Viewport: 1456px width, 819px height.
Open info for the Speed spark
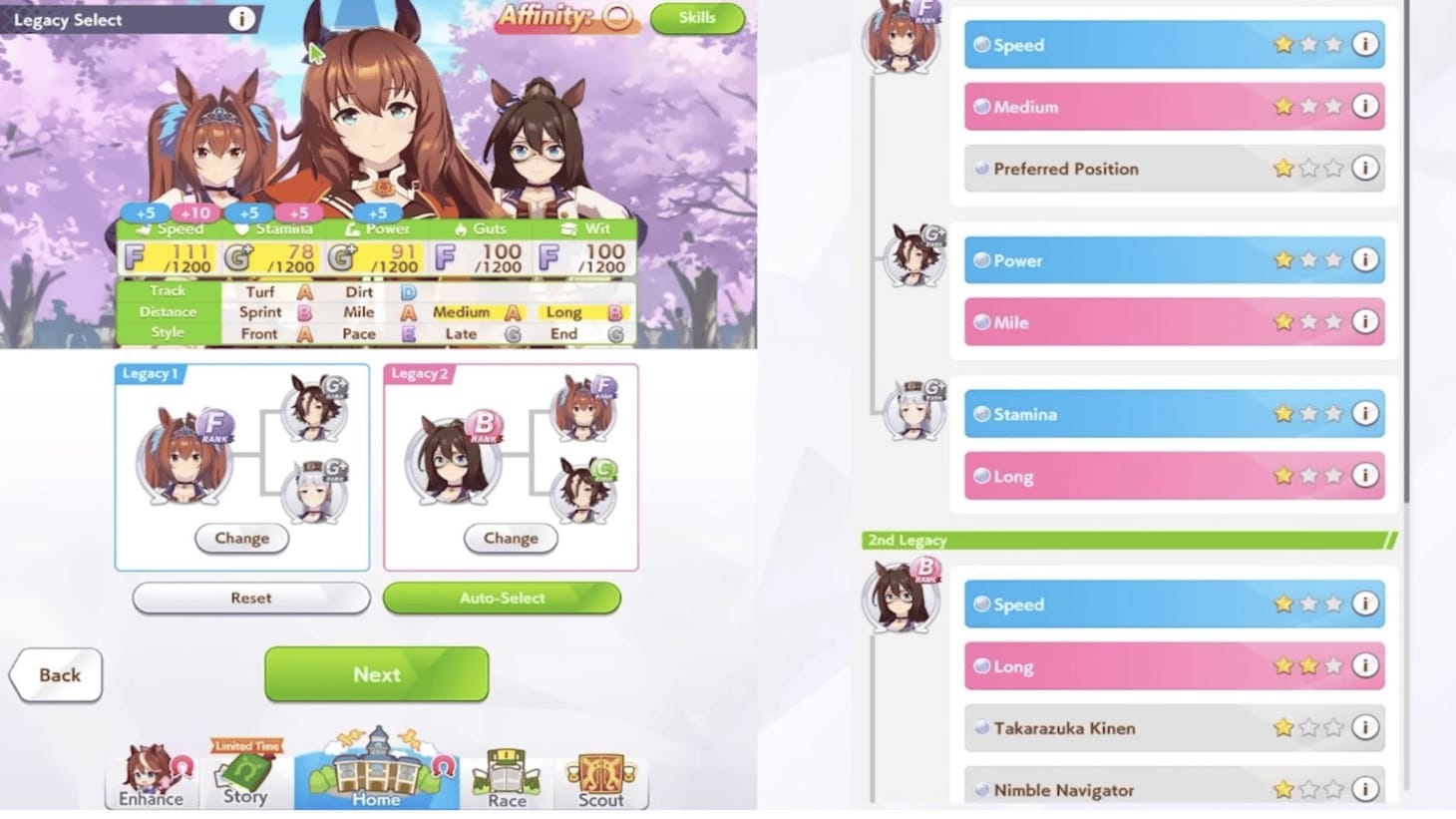(1365, 45)
